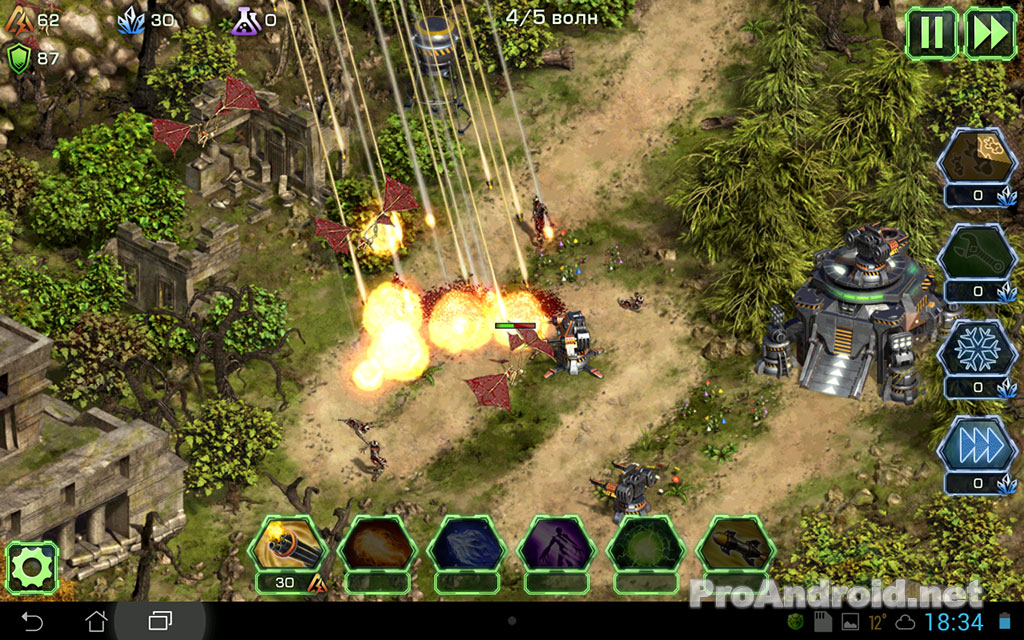Select the minigun tower costing 30
This screenshot has height=640, width=1024.
287,545
